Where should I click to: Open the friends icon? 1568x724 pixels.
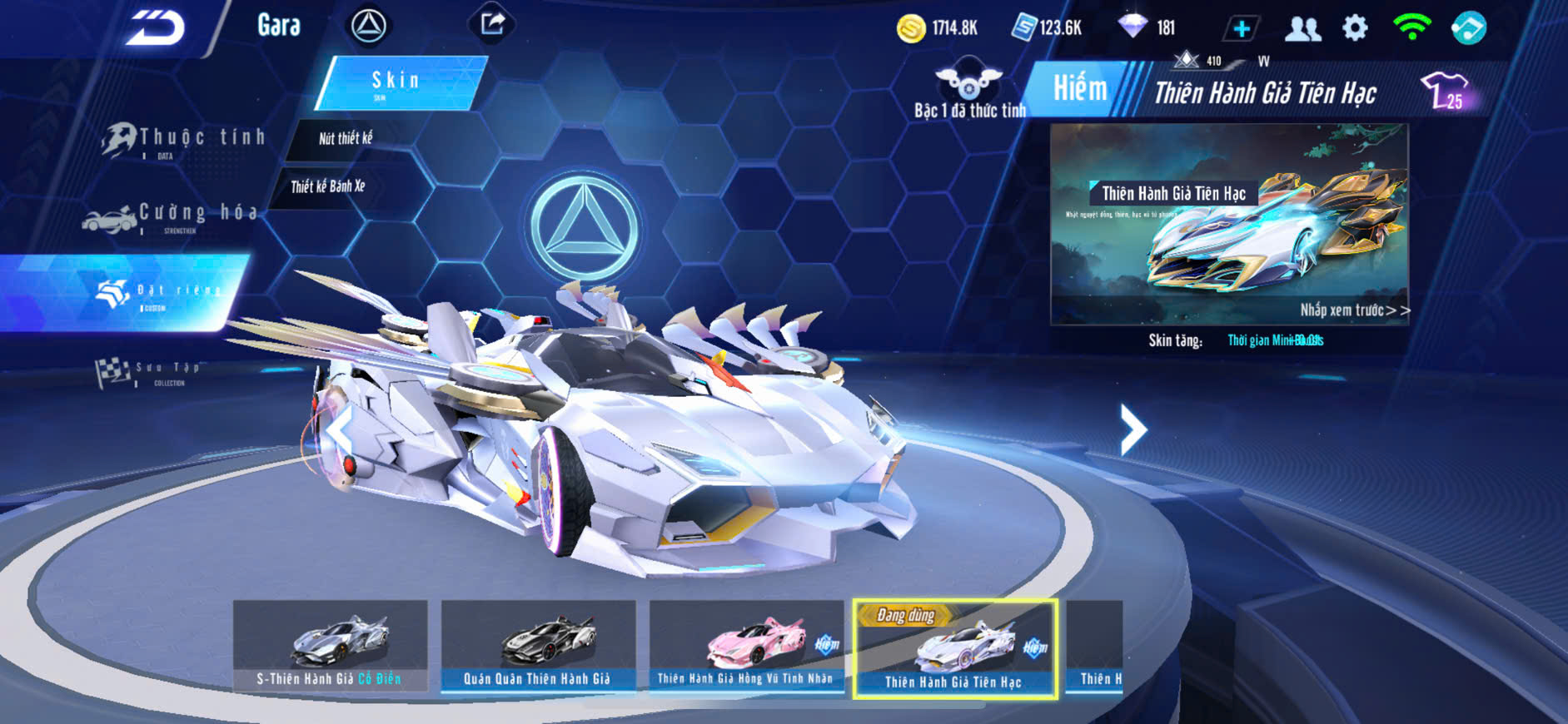1302,28
